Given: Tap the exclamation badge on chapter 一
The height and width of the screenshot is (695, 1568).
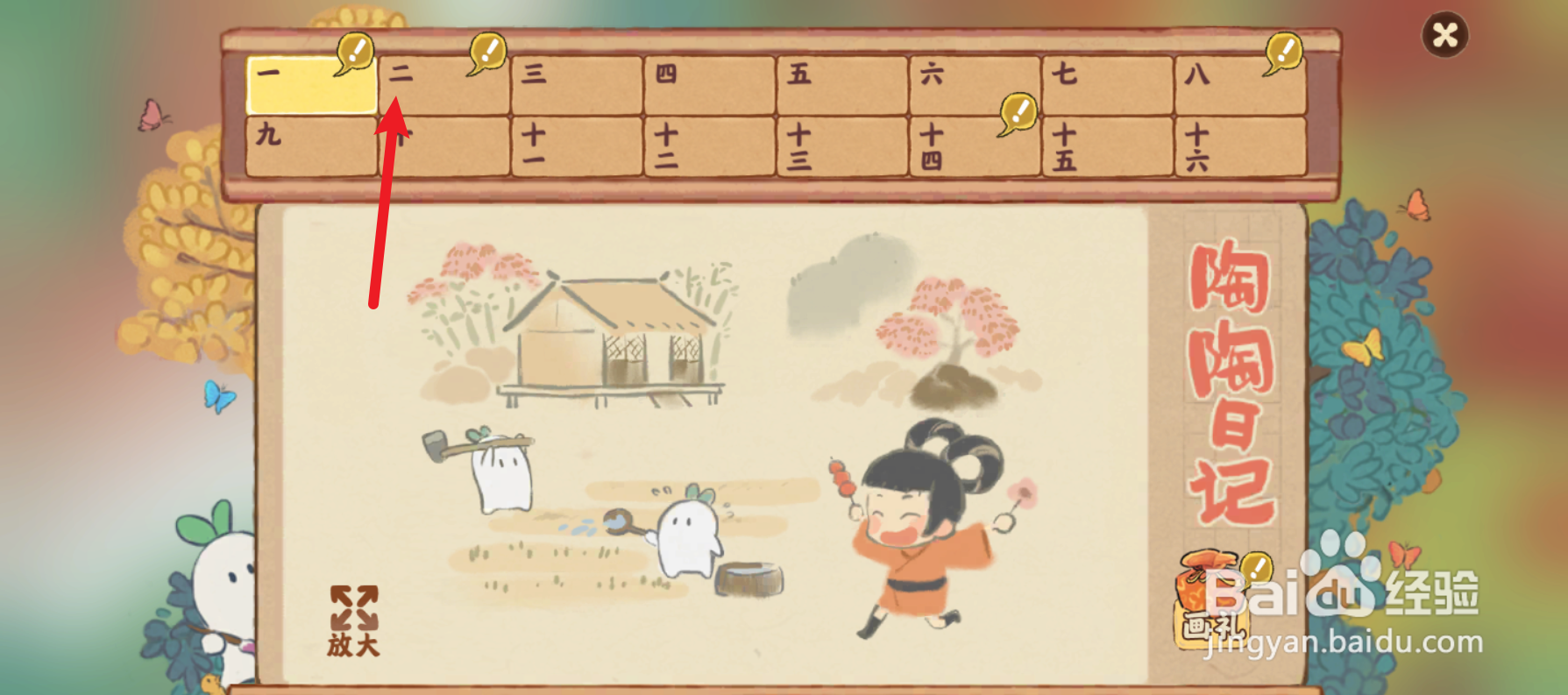Looking at the screenshot, I should click(x=354, y=50).
